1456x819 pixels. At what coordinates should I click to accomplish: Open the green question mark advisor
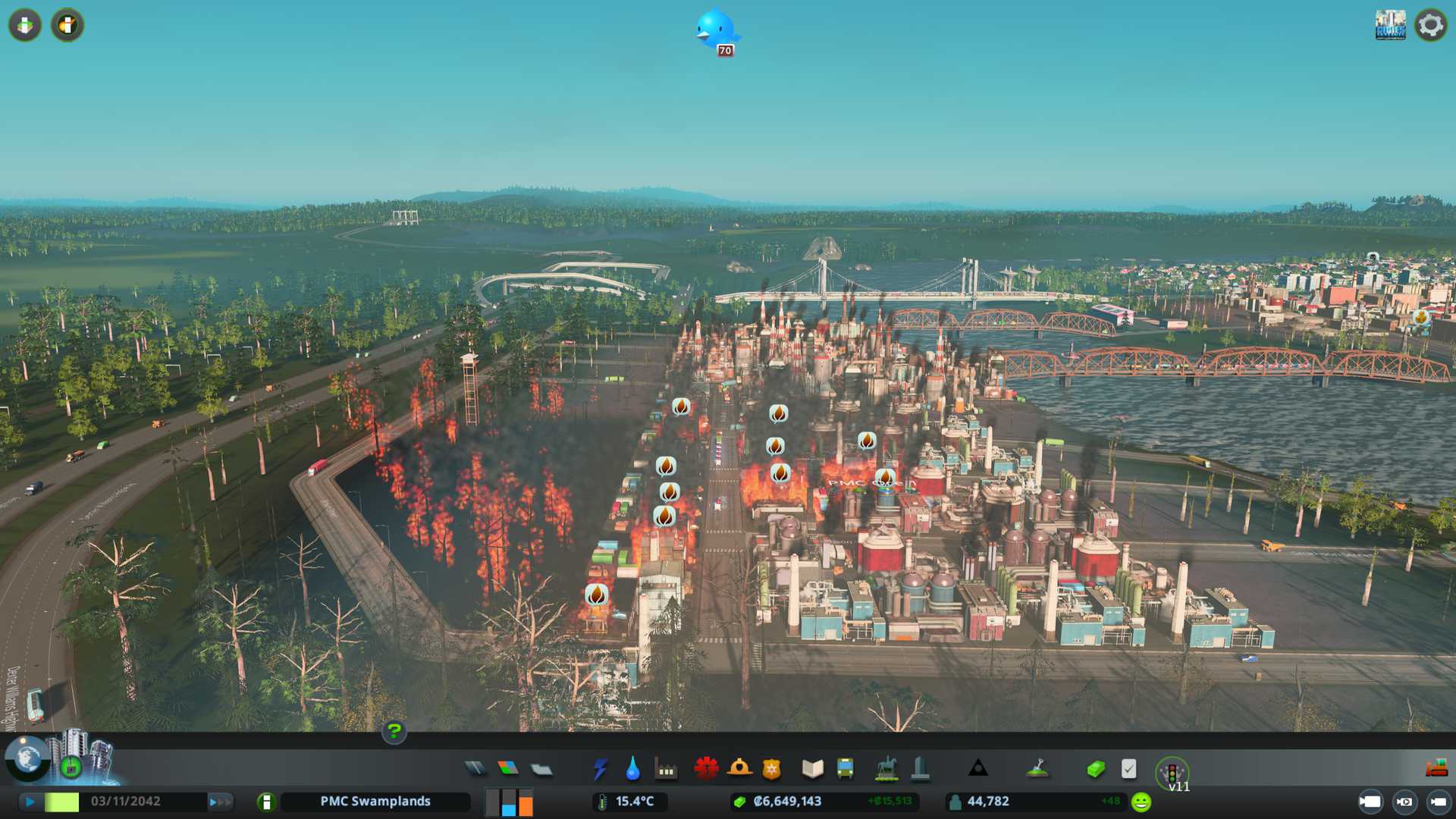394,732
